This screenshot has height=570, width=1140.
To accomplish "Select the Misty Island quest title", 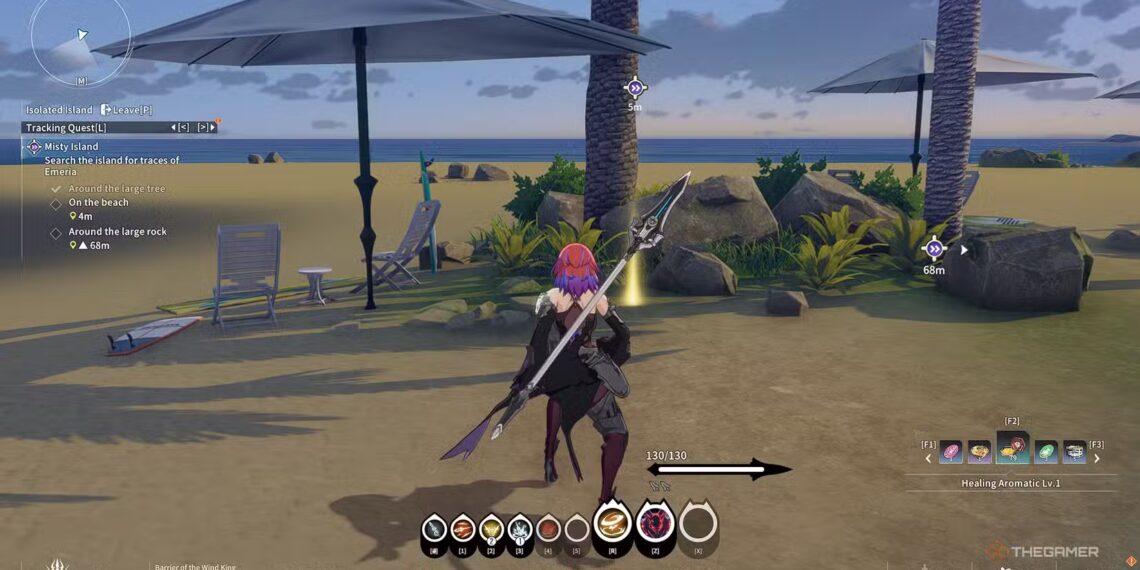I will (x=71, y=147).
